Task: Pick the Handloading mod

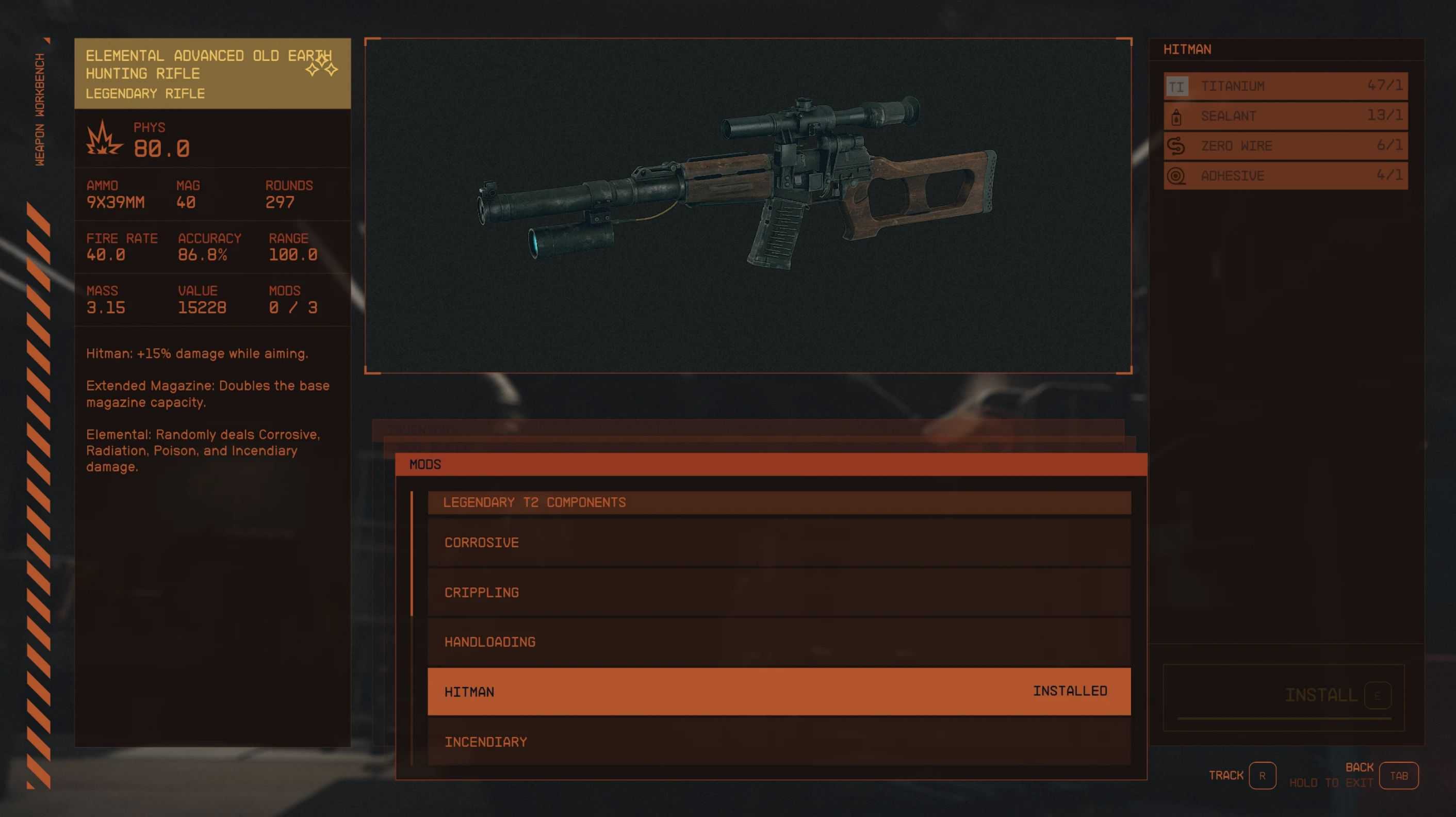Action: pos(778,642)
